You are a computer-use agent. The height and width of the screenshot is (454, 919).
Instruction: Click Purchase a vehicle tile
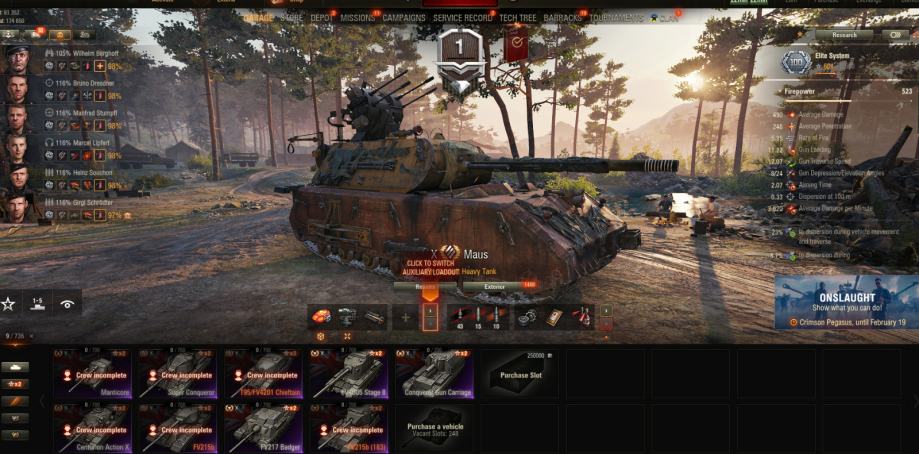tap(435, 427)
